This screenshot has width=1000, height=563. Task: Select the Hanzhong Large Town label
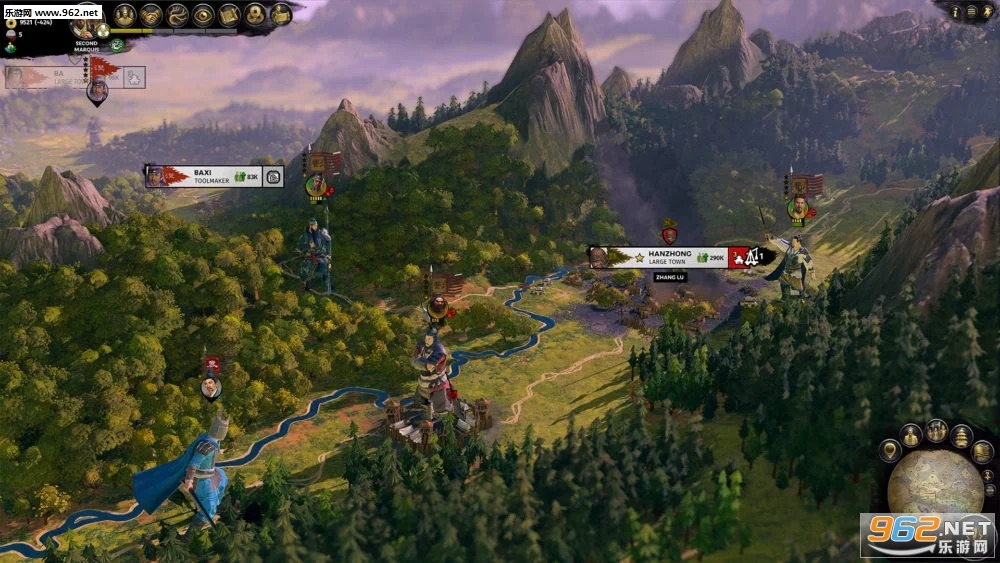click(x=660, y=257)
